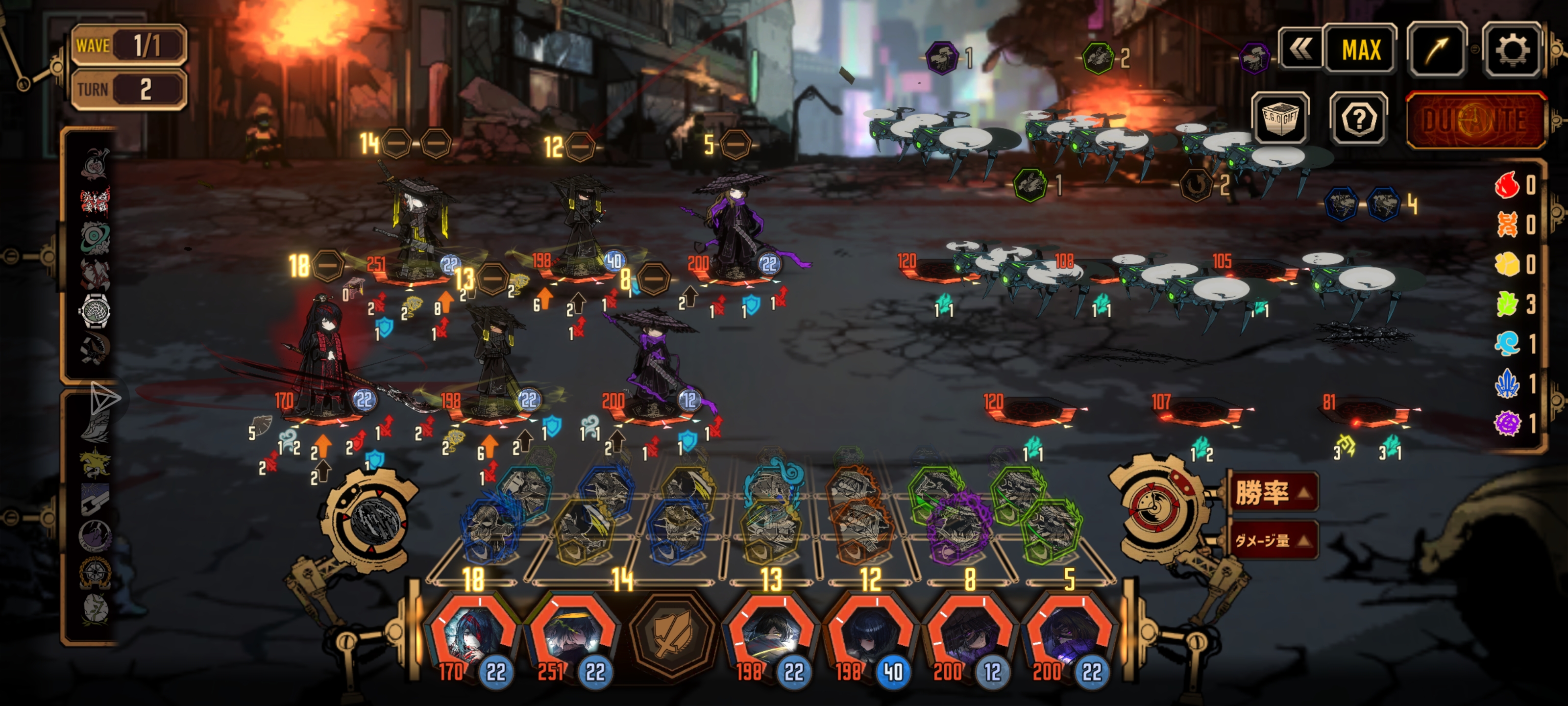Toggle the double-chevron rewind button
This screenshot has width=1568, height=706.
(x=1299, y=49)
